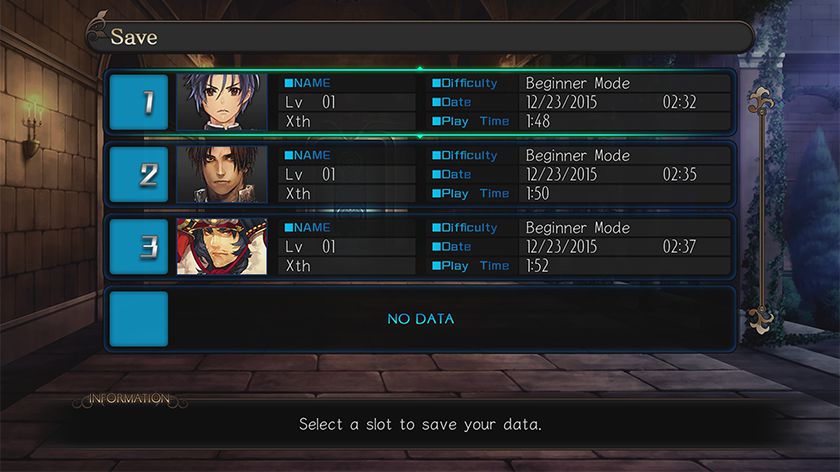The image size is (840, 472).
Task: Pick save slot 3 with play time 1:52
Action: click(x=420, y=247)
